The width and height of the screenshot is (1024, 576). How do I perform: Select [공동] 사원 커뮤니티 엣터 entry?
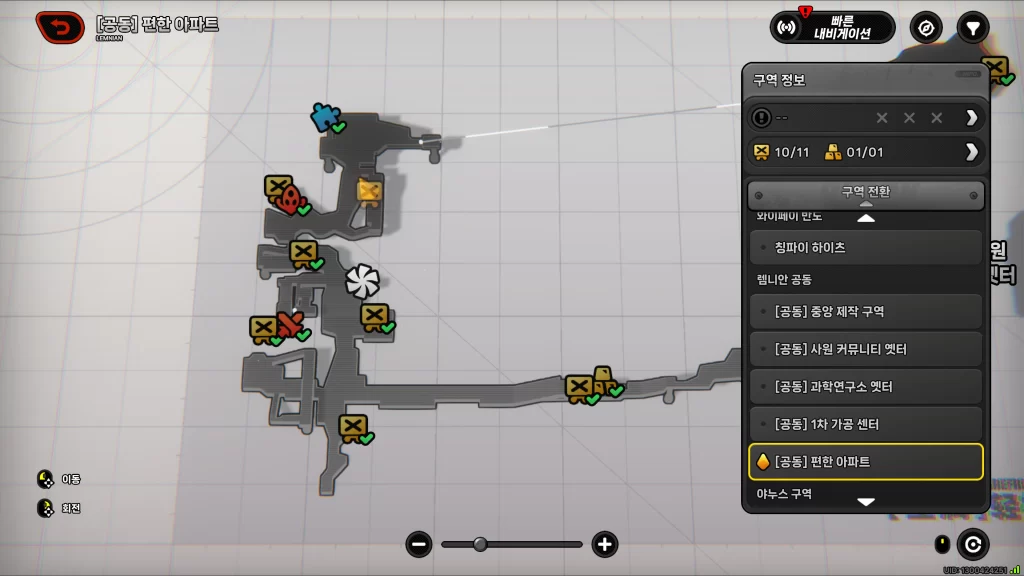point(866,349)
